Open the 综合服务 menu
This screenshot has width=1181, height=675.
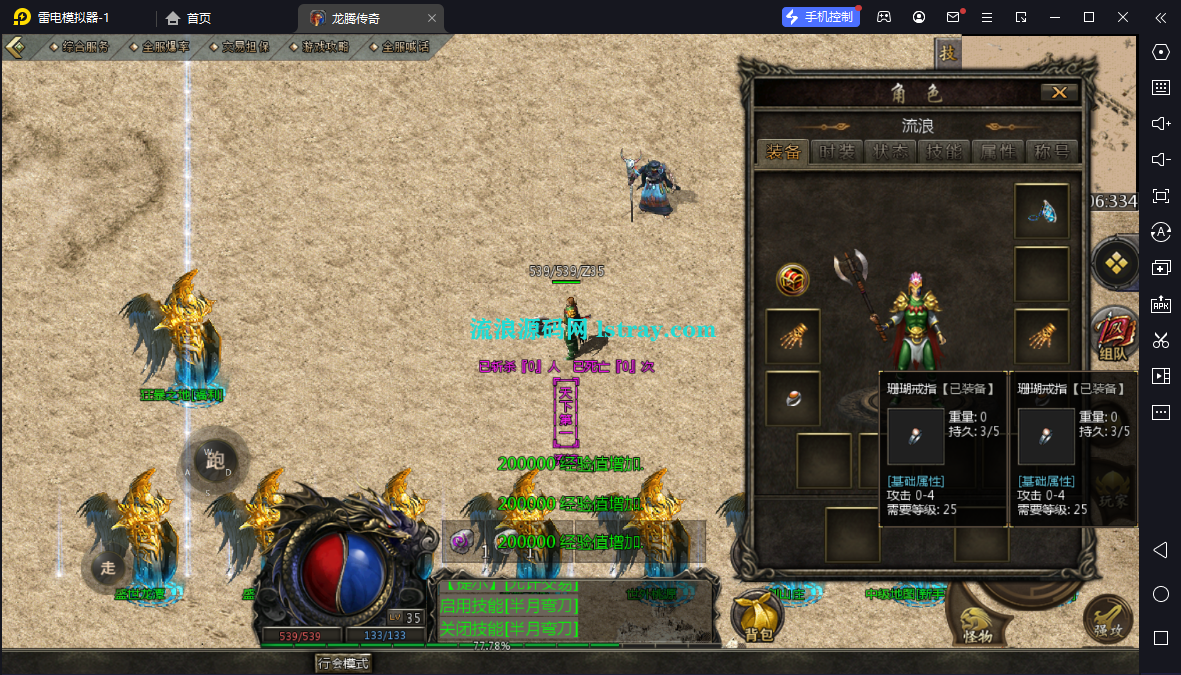[80, 46]
